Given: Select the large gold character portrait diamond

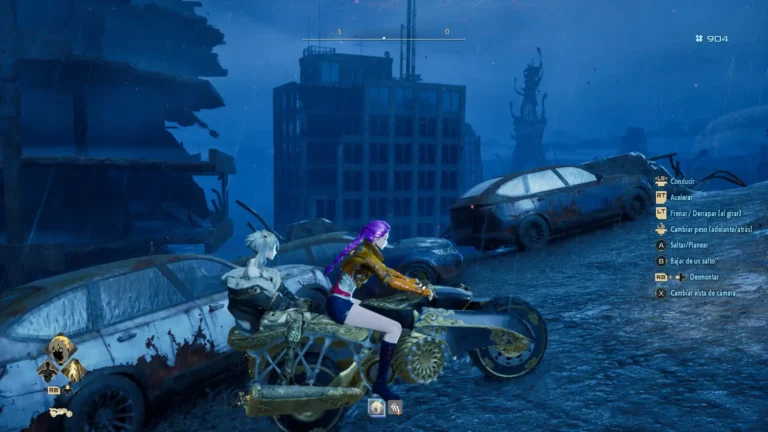Looking at the screenshot, I should pyautogui.click(x=60, y=350).
